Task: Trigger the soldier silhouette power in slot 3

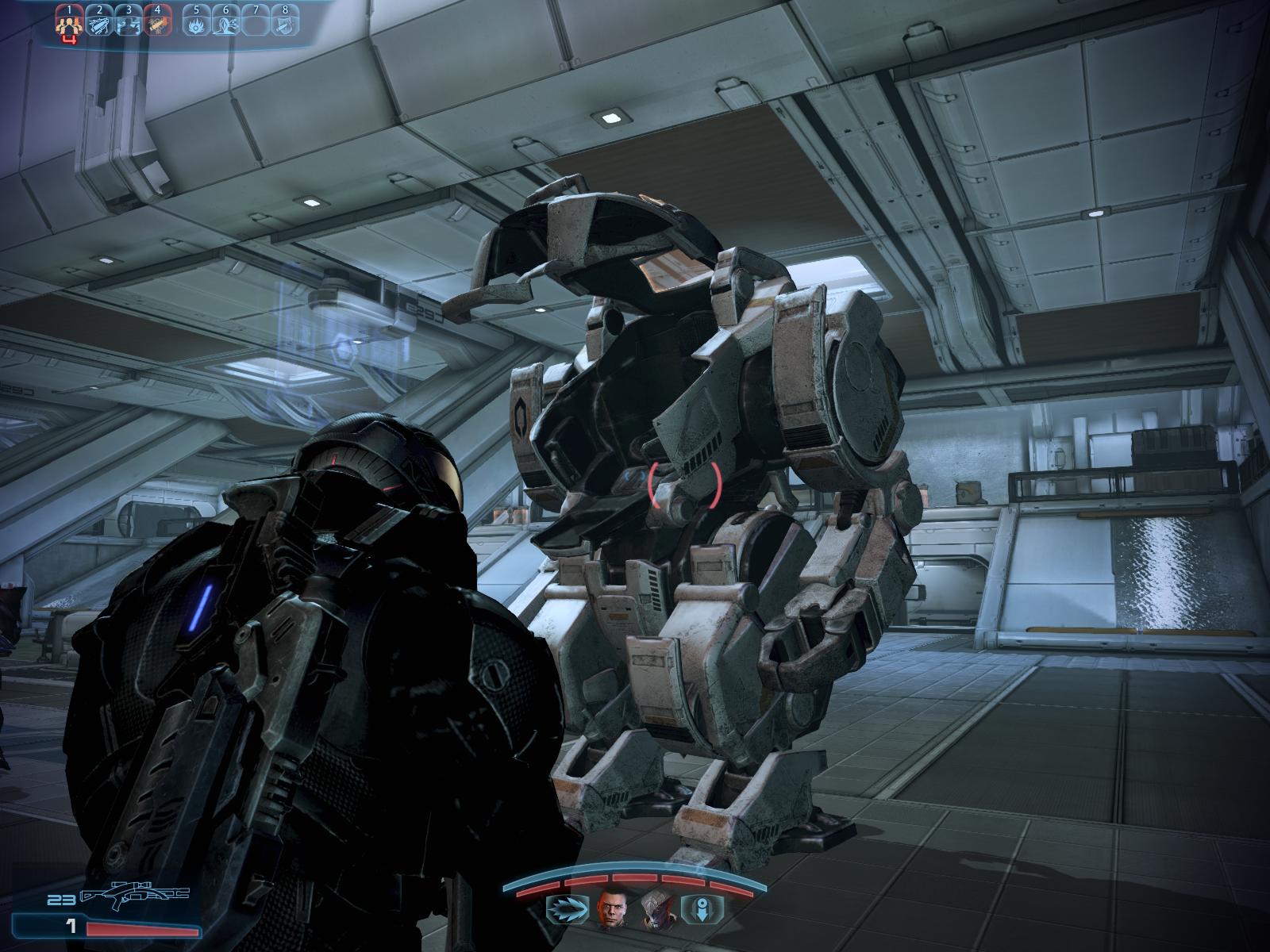Action: click(127, 25)
